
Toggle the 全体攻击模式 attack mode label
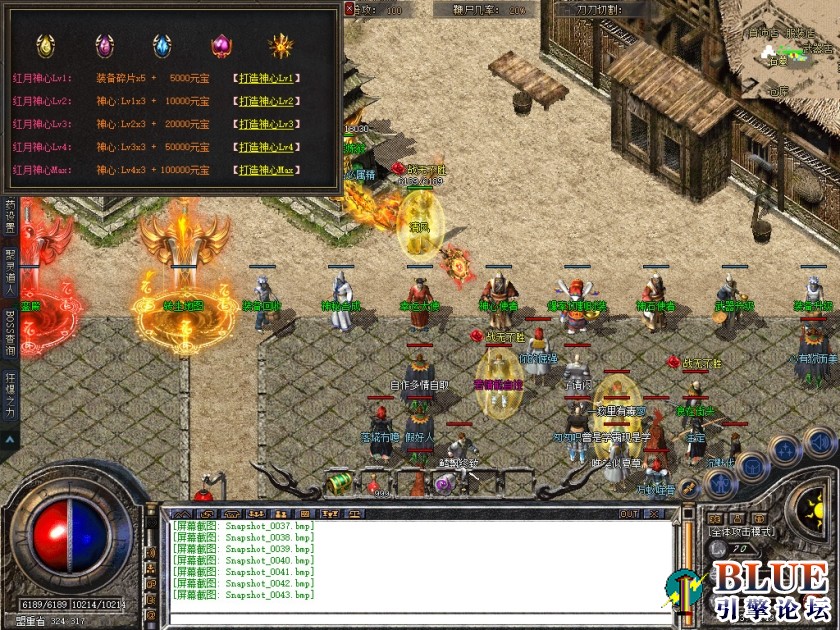click(x=742, y=531)
